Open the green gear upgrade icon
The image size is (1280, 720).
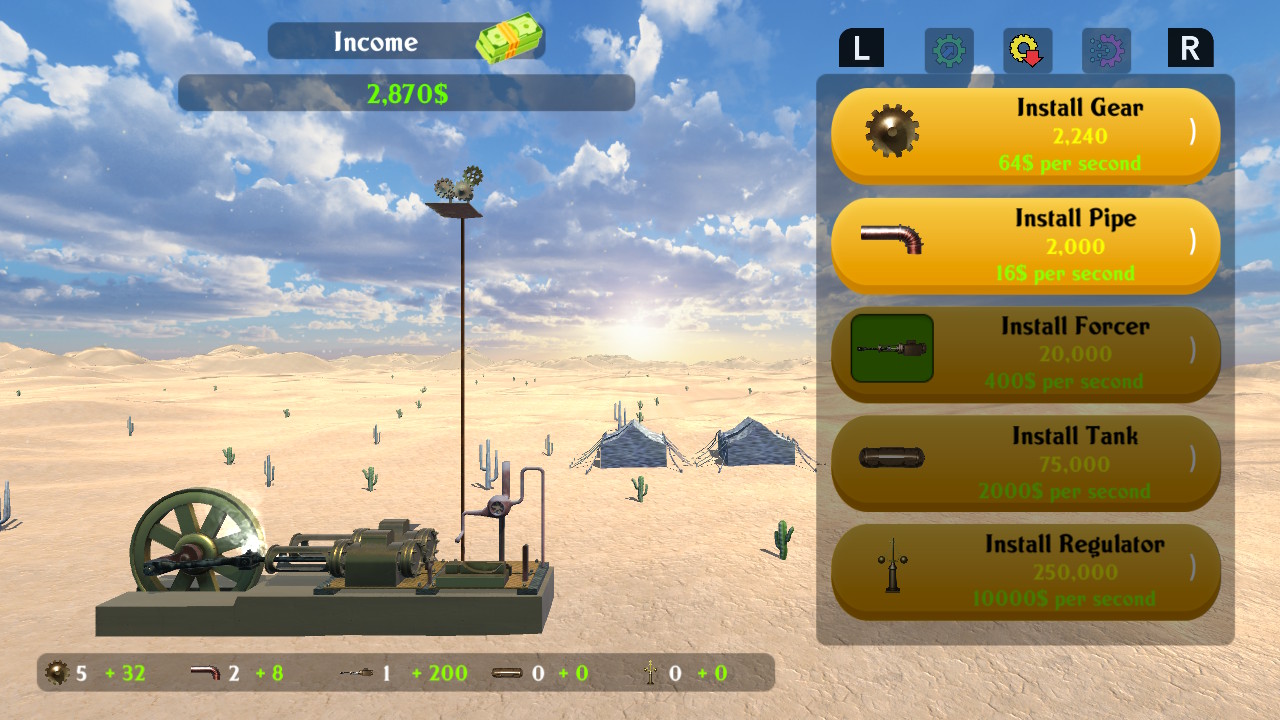948,49
